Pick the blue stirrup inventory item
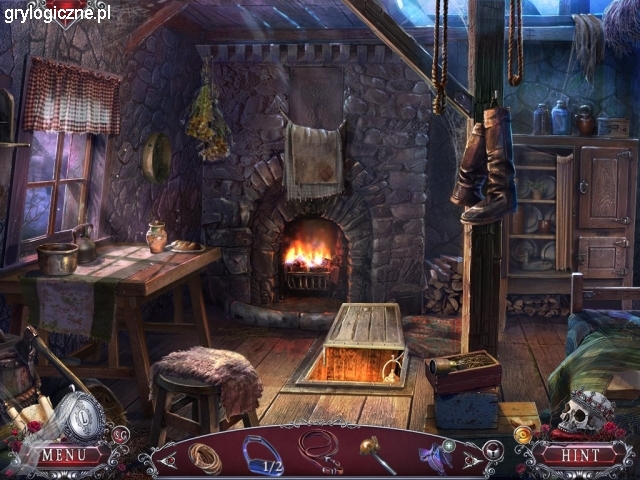 (262, 453)
